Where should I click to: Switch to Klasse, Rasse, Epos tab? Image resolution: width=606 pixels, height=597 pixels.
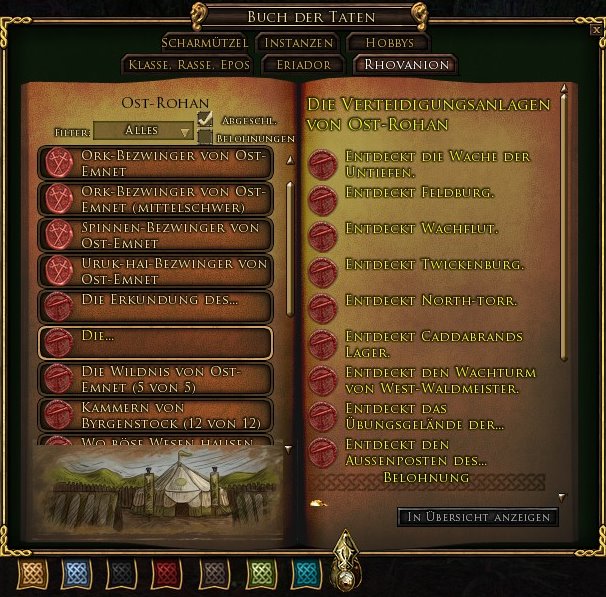point(188,65)
